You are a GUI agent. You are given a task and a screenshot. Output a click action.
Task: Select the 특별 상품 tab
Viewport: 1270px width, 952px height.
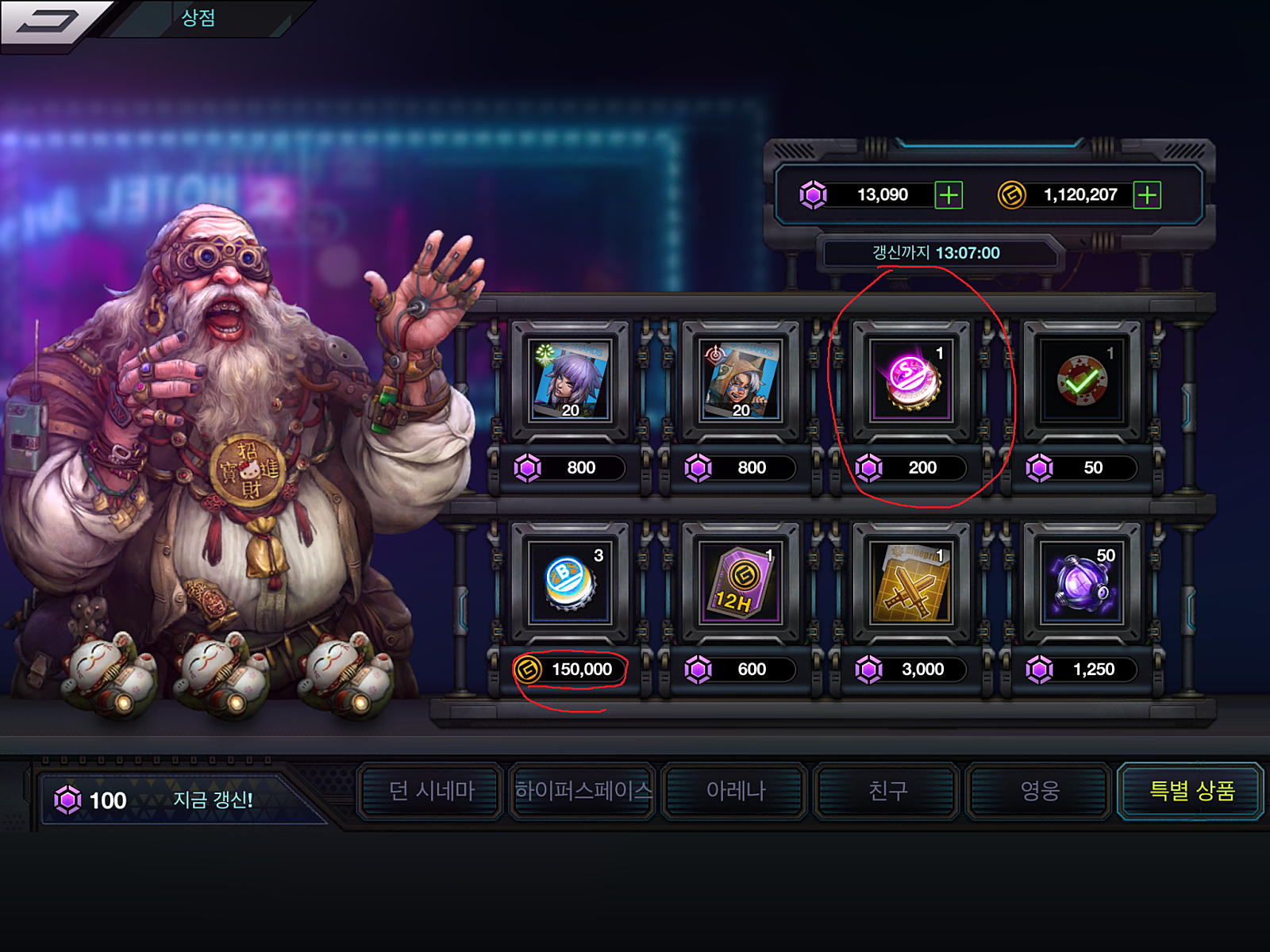[1191, 791]
